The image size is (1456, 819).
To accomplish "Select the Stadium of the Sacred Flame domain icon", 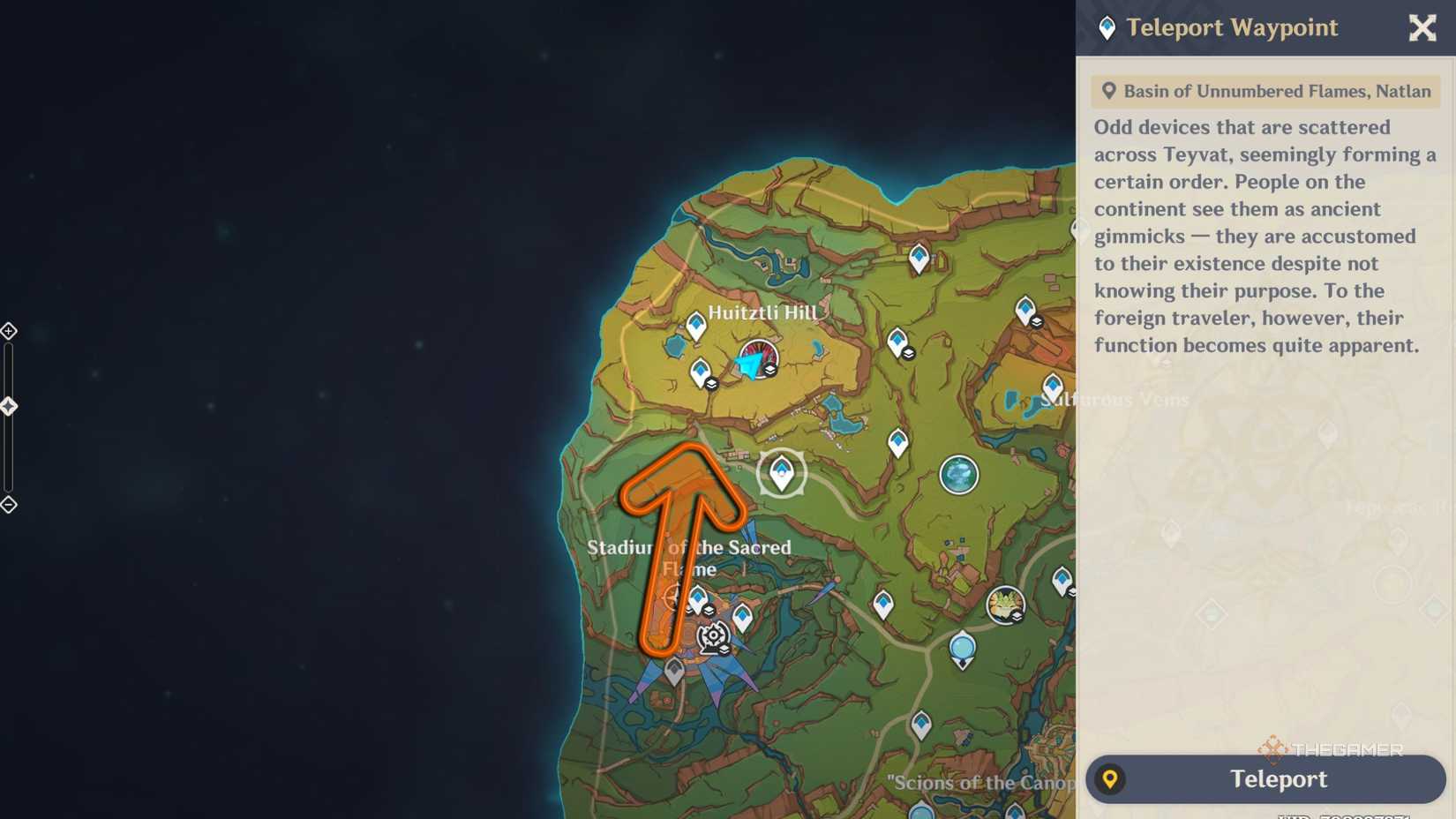I will coord(712,634).
